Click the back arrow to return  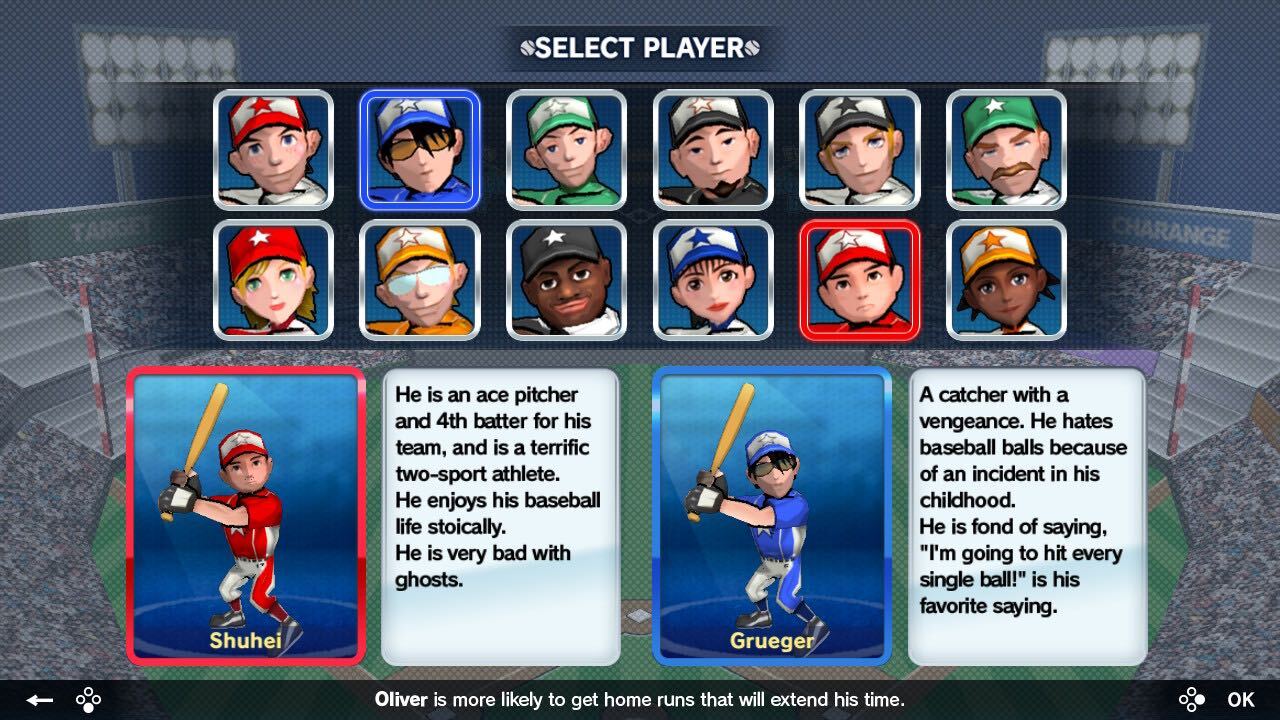pos(38,700)
